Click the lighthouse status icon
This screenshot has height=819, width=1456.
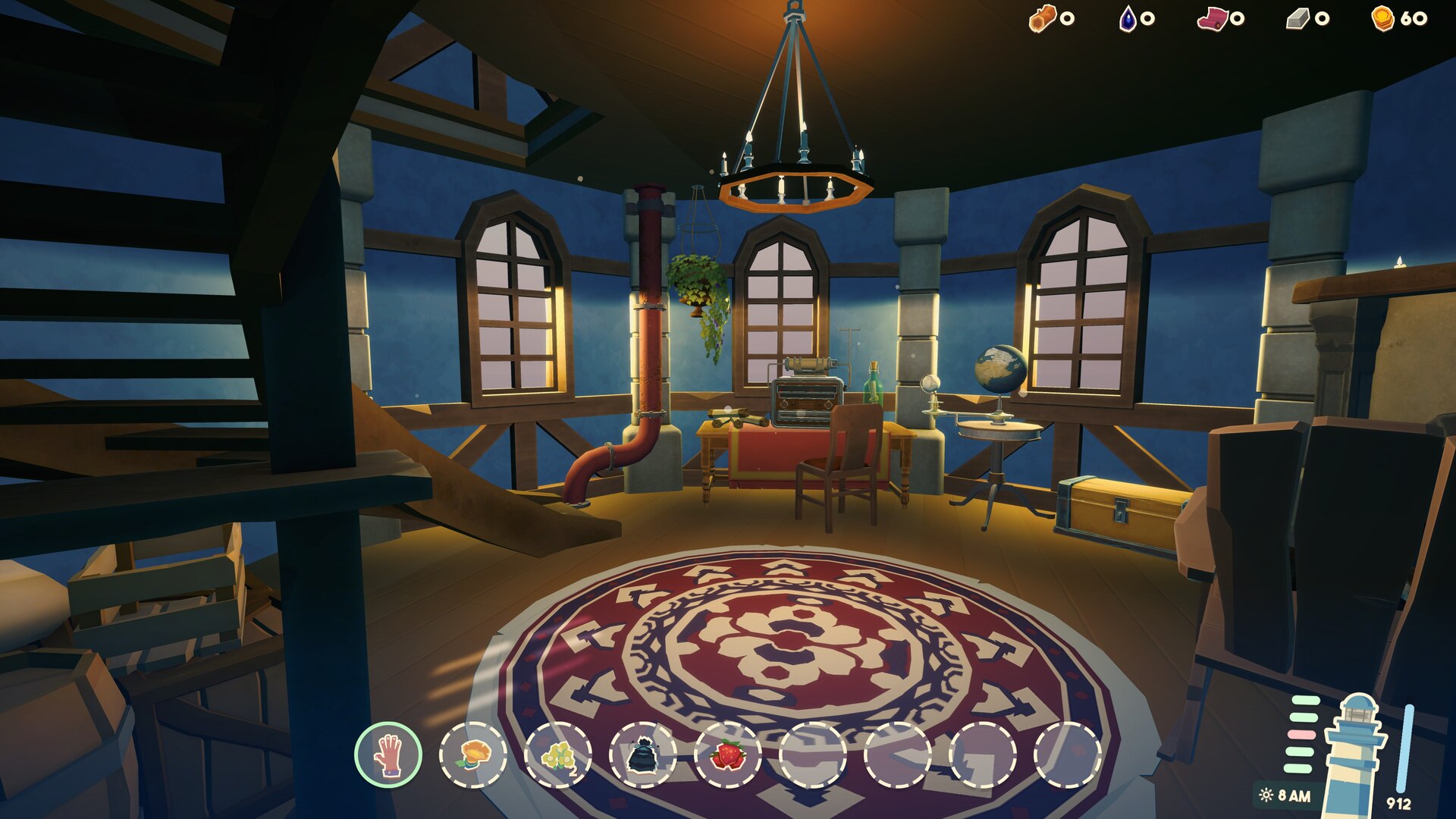point(1354,755)
